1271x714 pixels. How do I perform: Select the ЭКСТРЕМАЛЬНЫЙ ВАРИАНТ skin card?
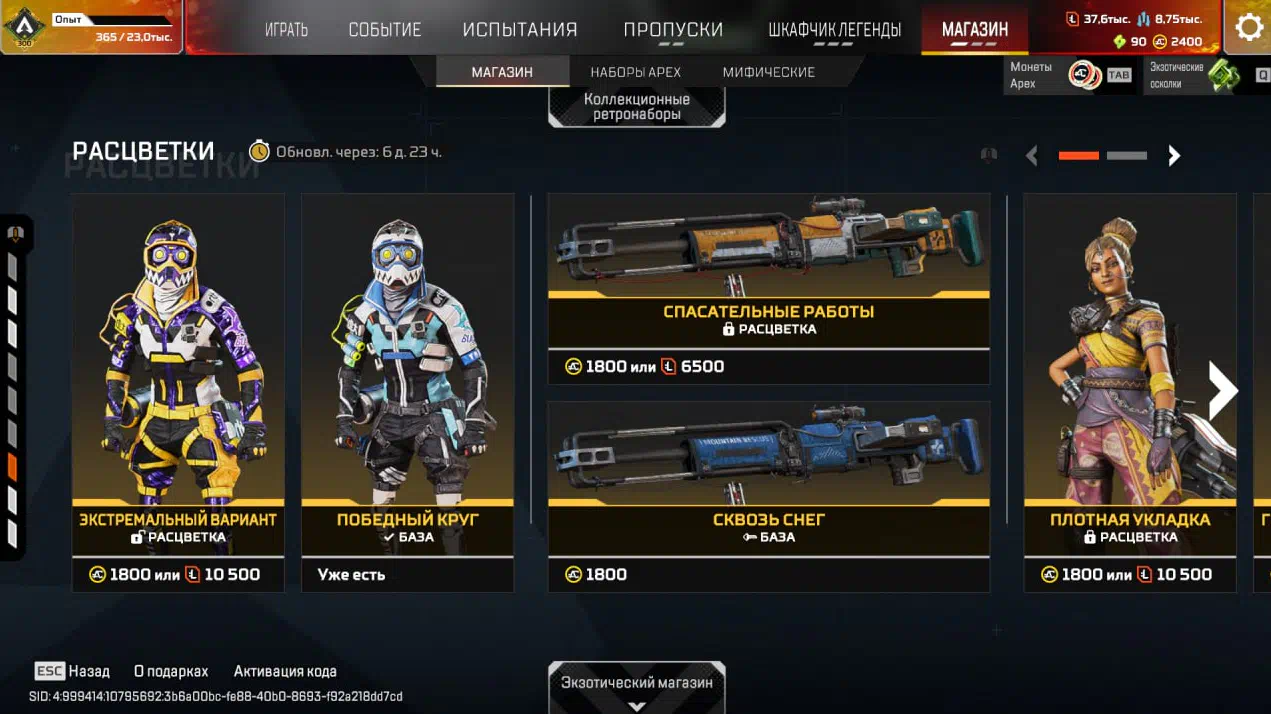click(178, 380)
